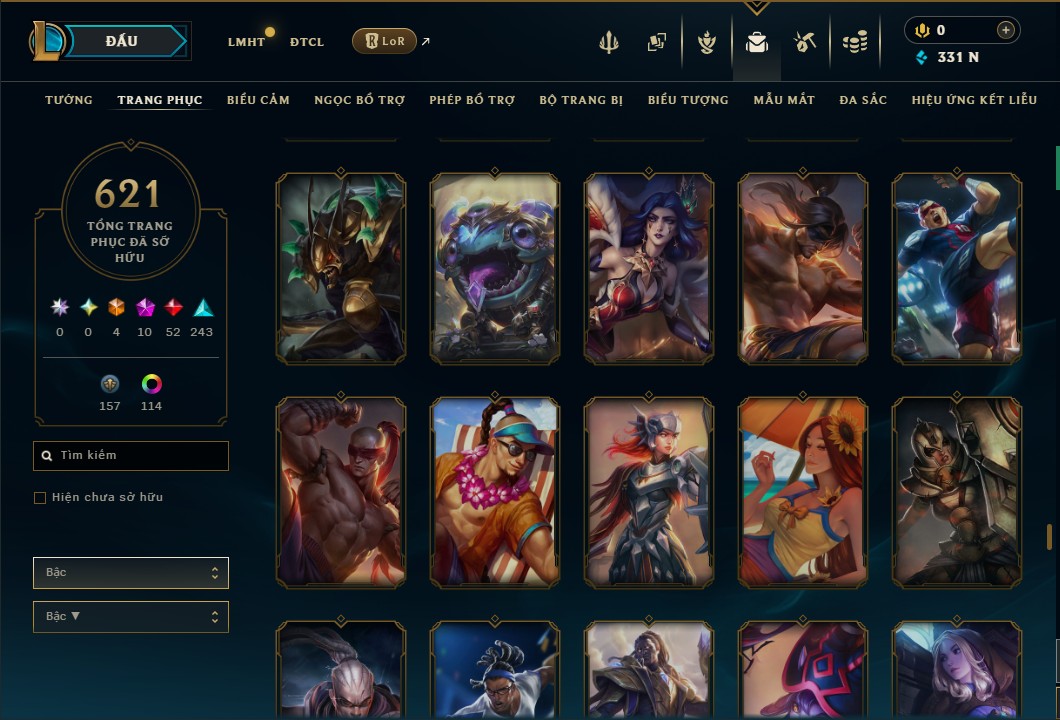Image resolution: width=1060 pixels, height=720 pixels.
Task: Choose the skin with visor and flower lei
Action: point(495,491)
